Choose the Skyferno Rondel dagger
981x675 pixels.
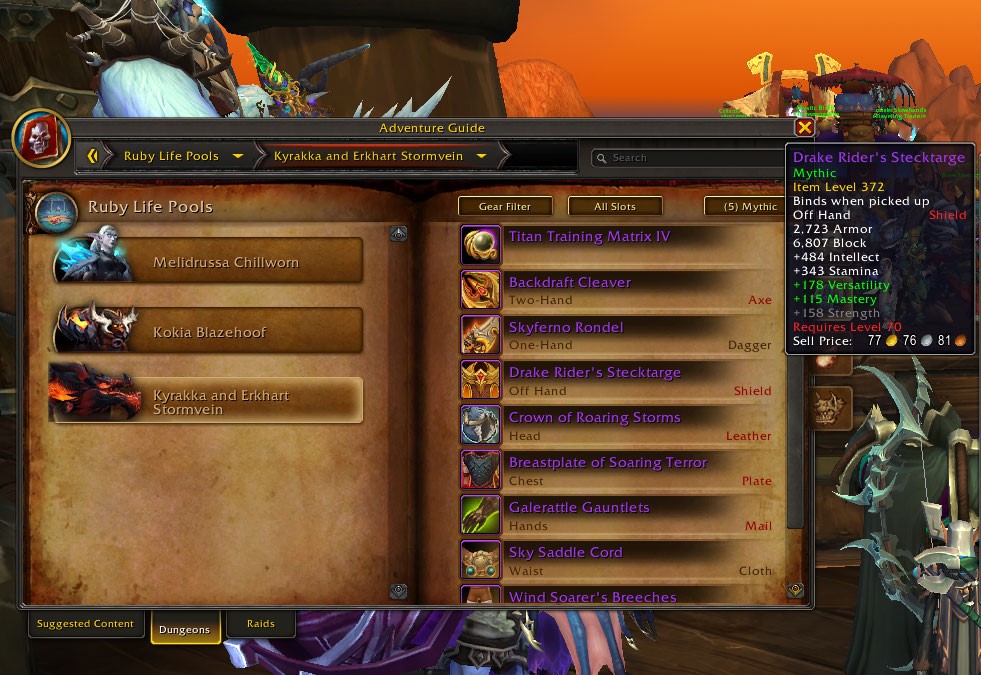(x=566, y=328)
